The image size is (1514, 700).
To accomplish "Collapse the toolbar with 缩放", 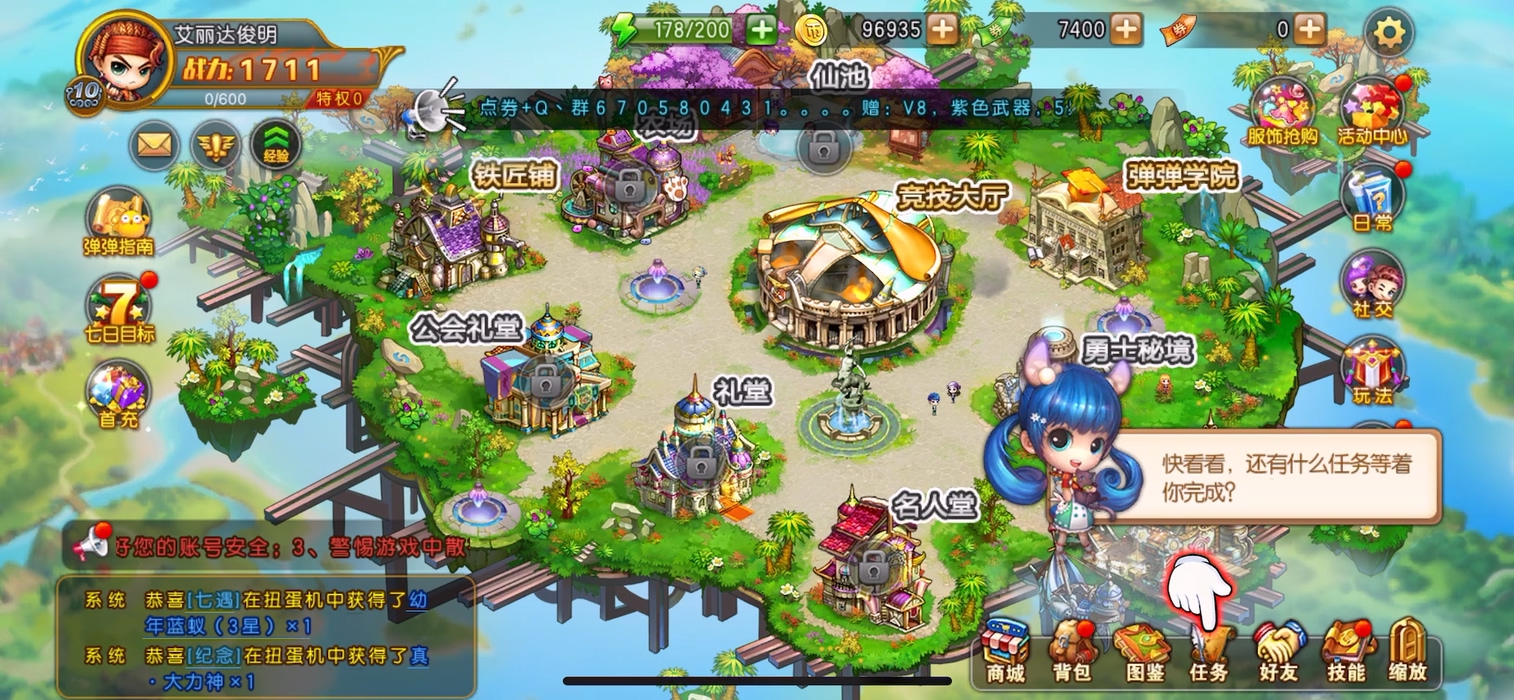I will click(x=1407, y=651).
